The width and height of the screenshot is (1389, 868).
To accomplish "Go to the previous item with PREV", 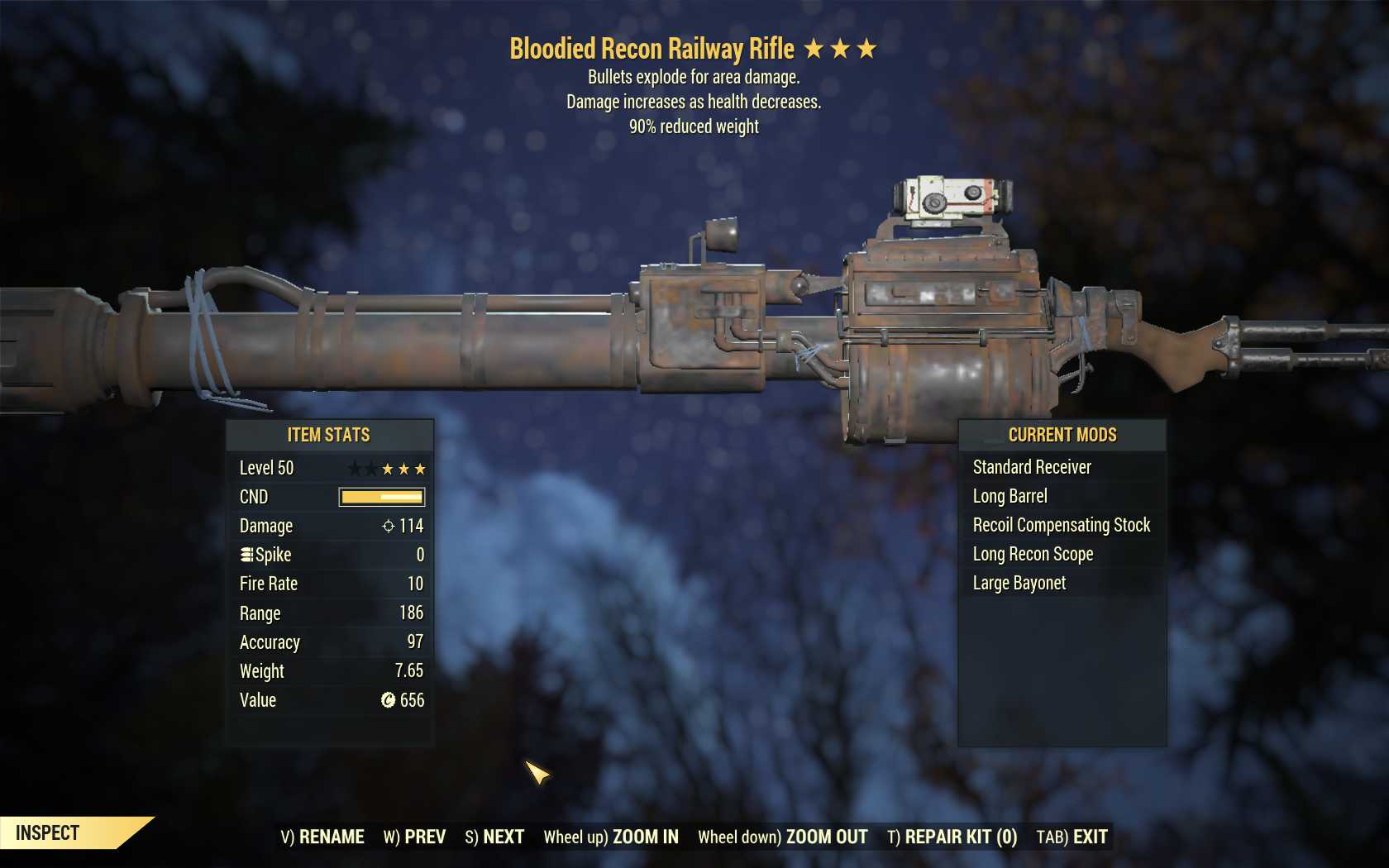I will (414, 837).
